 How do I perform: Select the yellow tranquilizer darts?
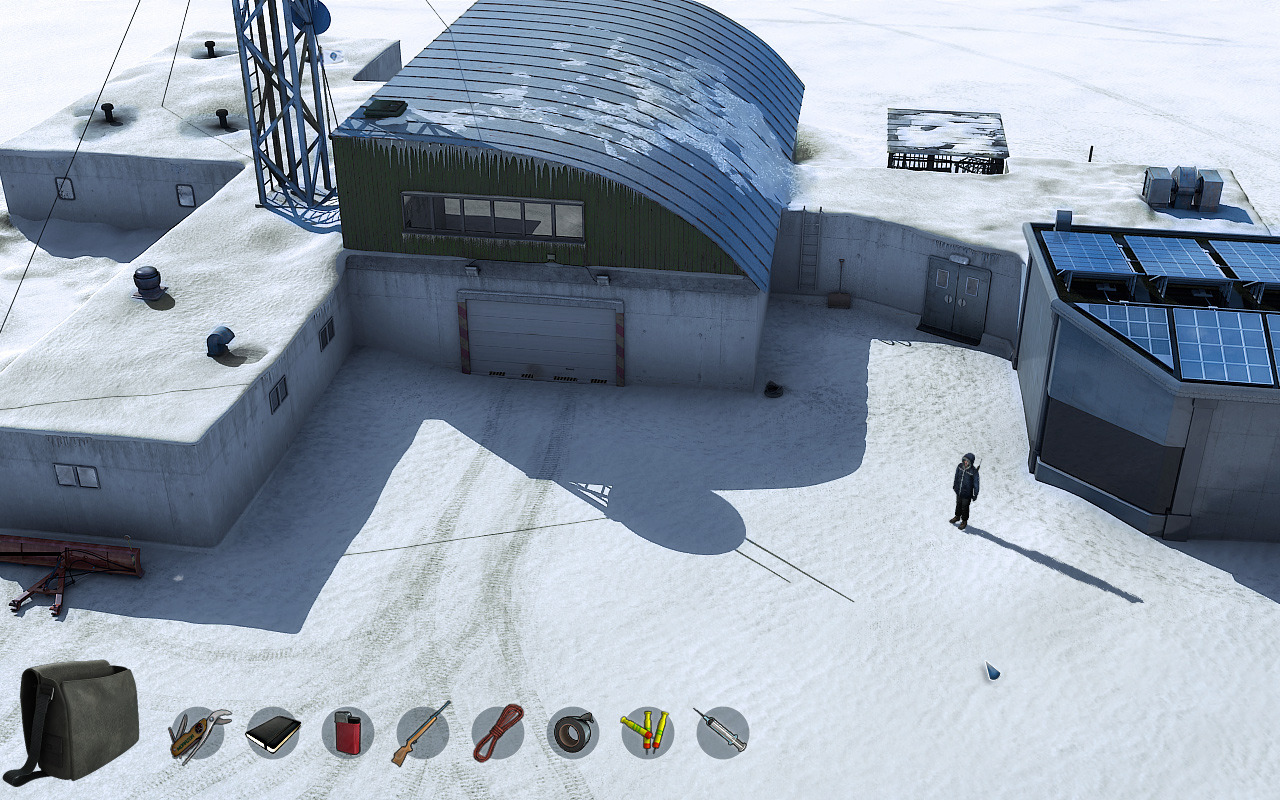647,733
